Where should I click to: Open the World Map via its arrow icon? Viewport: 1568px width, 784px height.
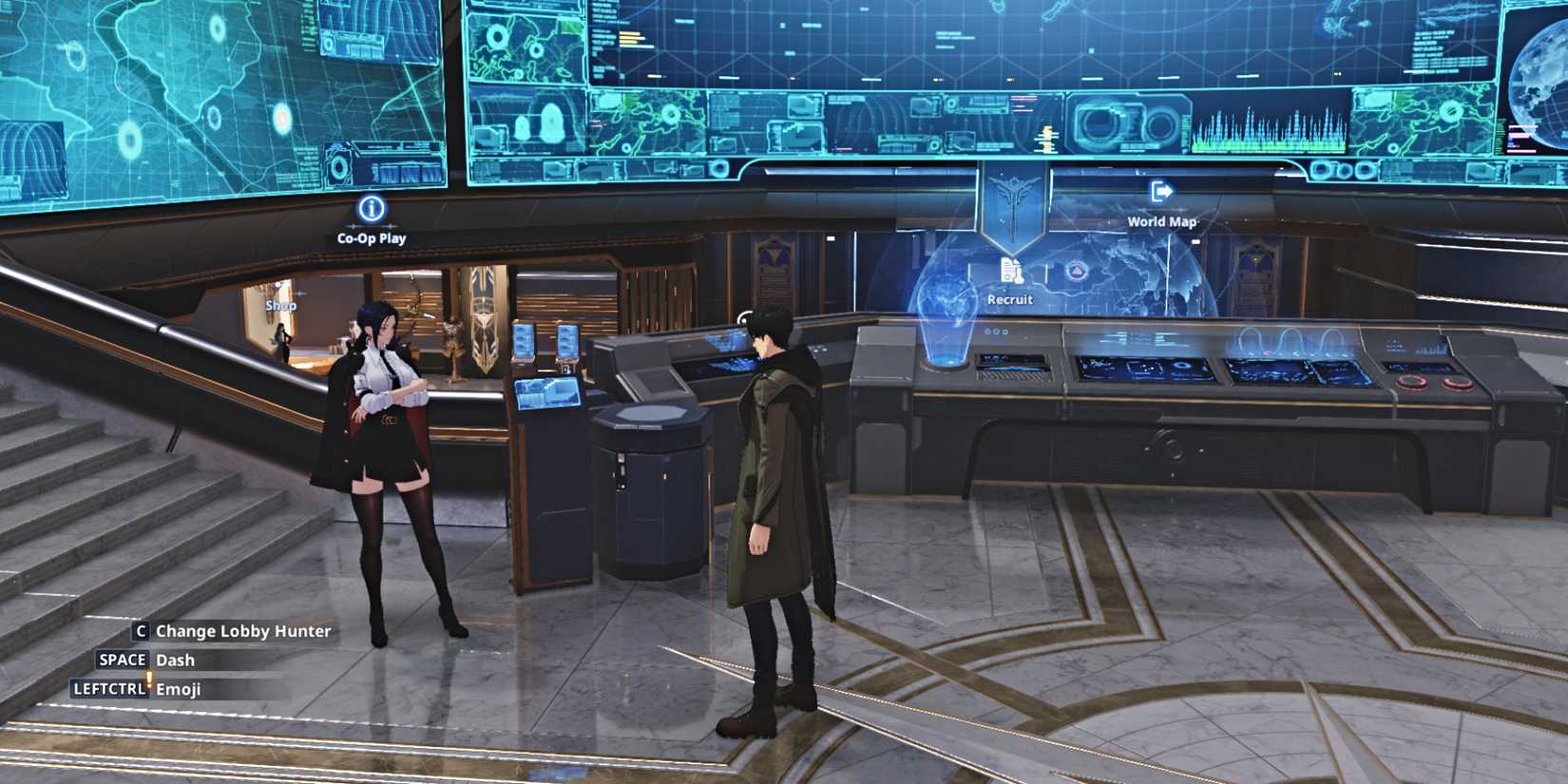1161,192
